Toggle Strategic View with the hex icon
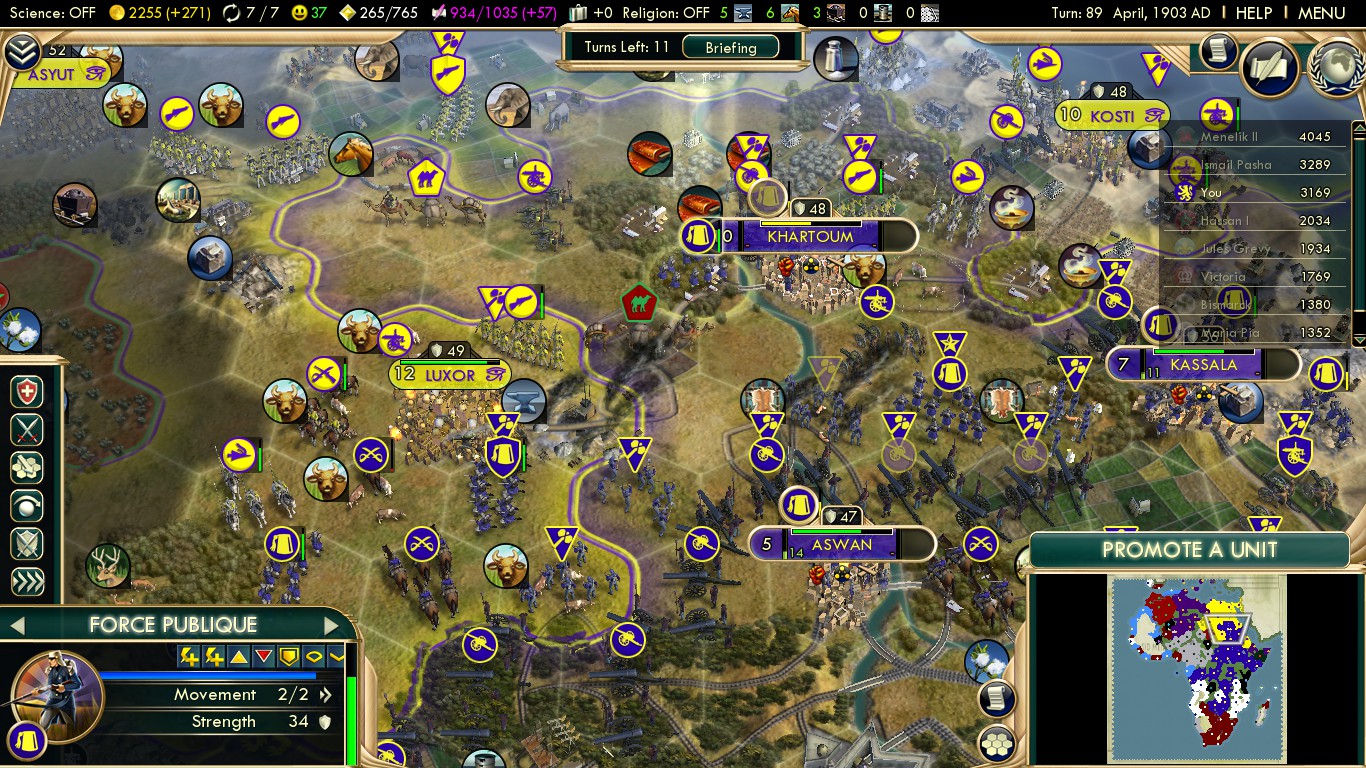 click(996, 742)
